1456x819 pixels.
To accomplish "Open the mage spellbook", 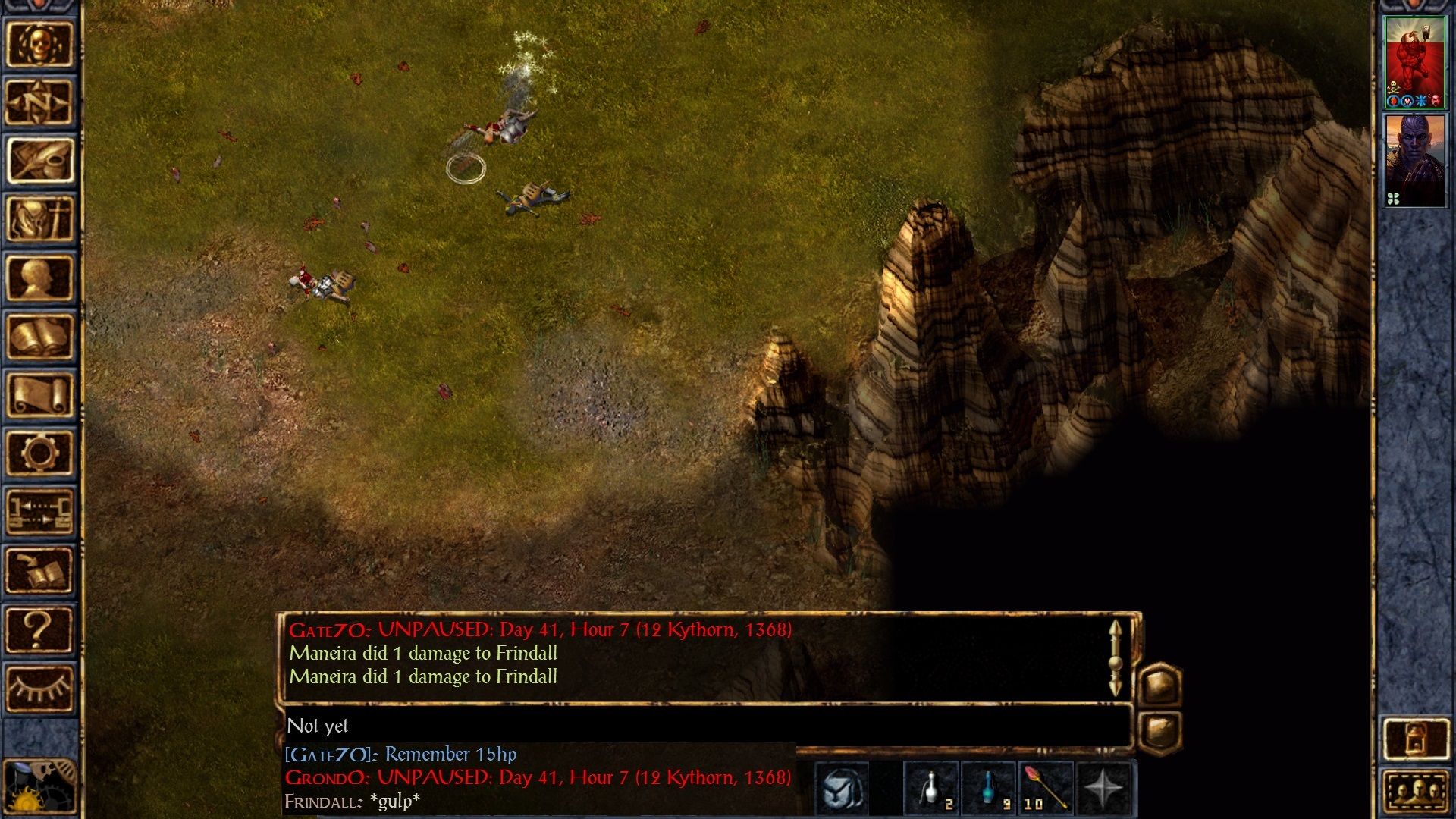I will pos(39,336).
